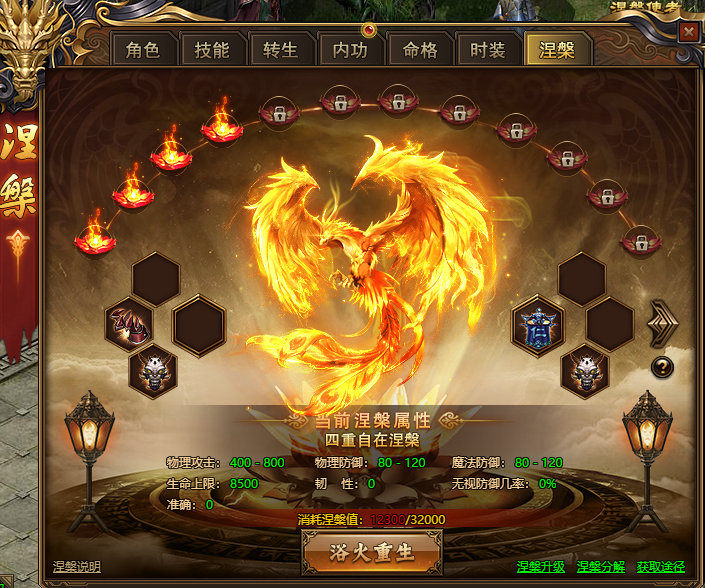Open the 获取途径 link
Viewport: 705px width, 588px height.
pyautogui.click(x=661, y=567)
